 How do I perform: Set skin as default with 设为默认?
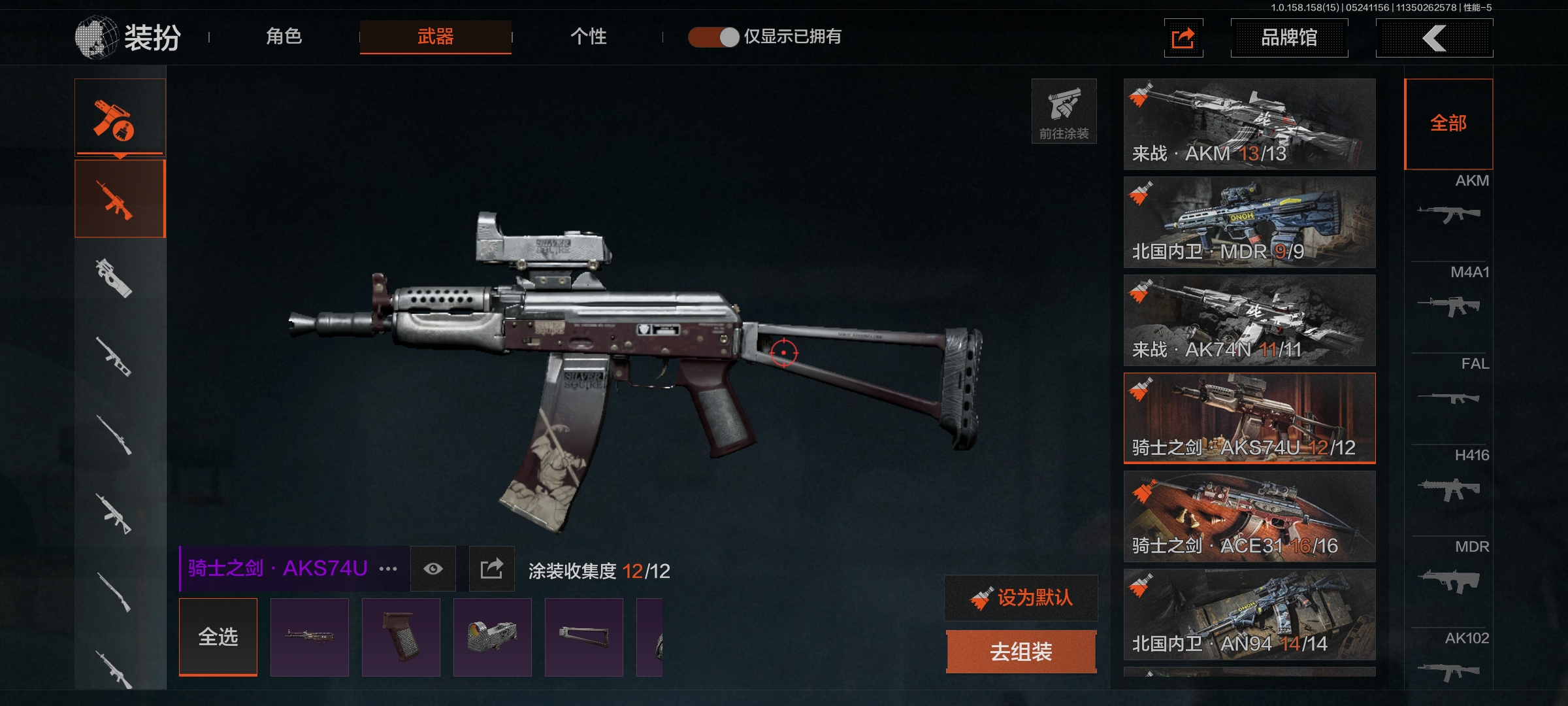[x=1021, y=597]
